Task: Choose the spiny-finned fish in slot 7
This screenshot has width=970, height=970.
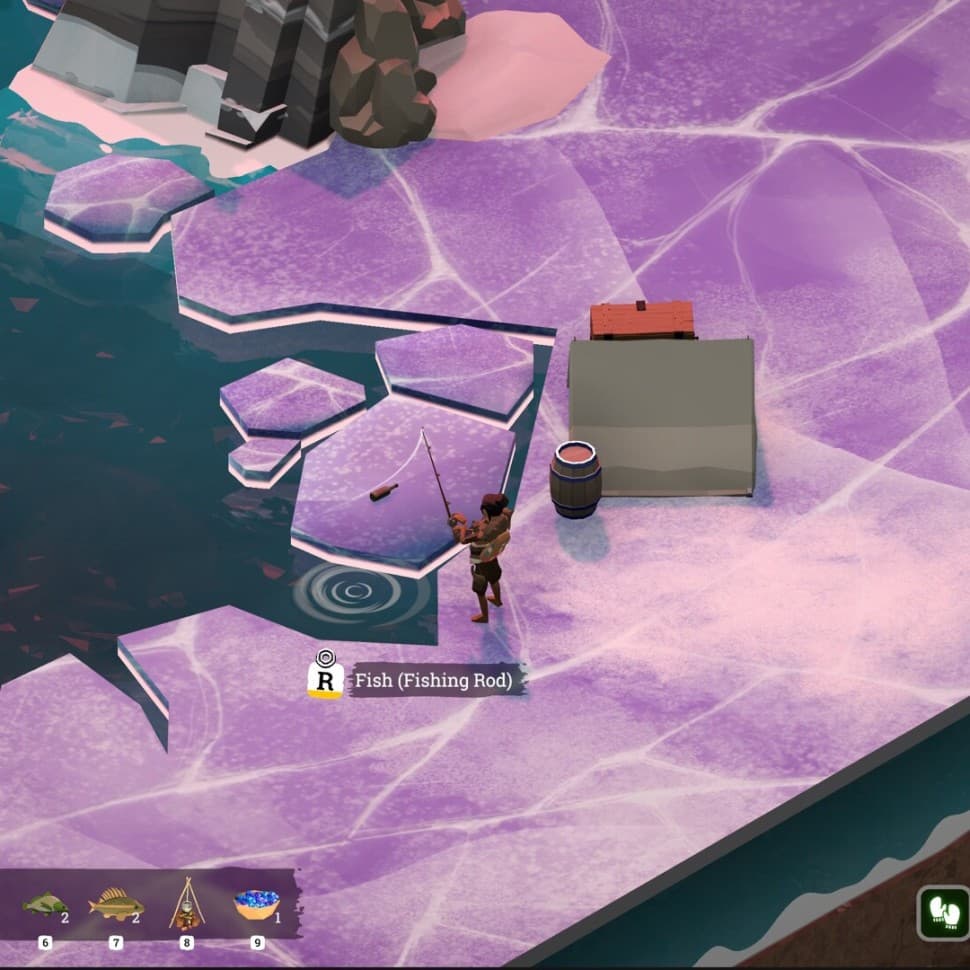Action: (114, 905)
